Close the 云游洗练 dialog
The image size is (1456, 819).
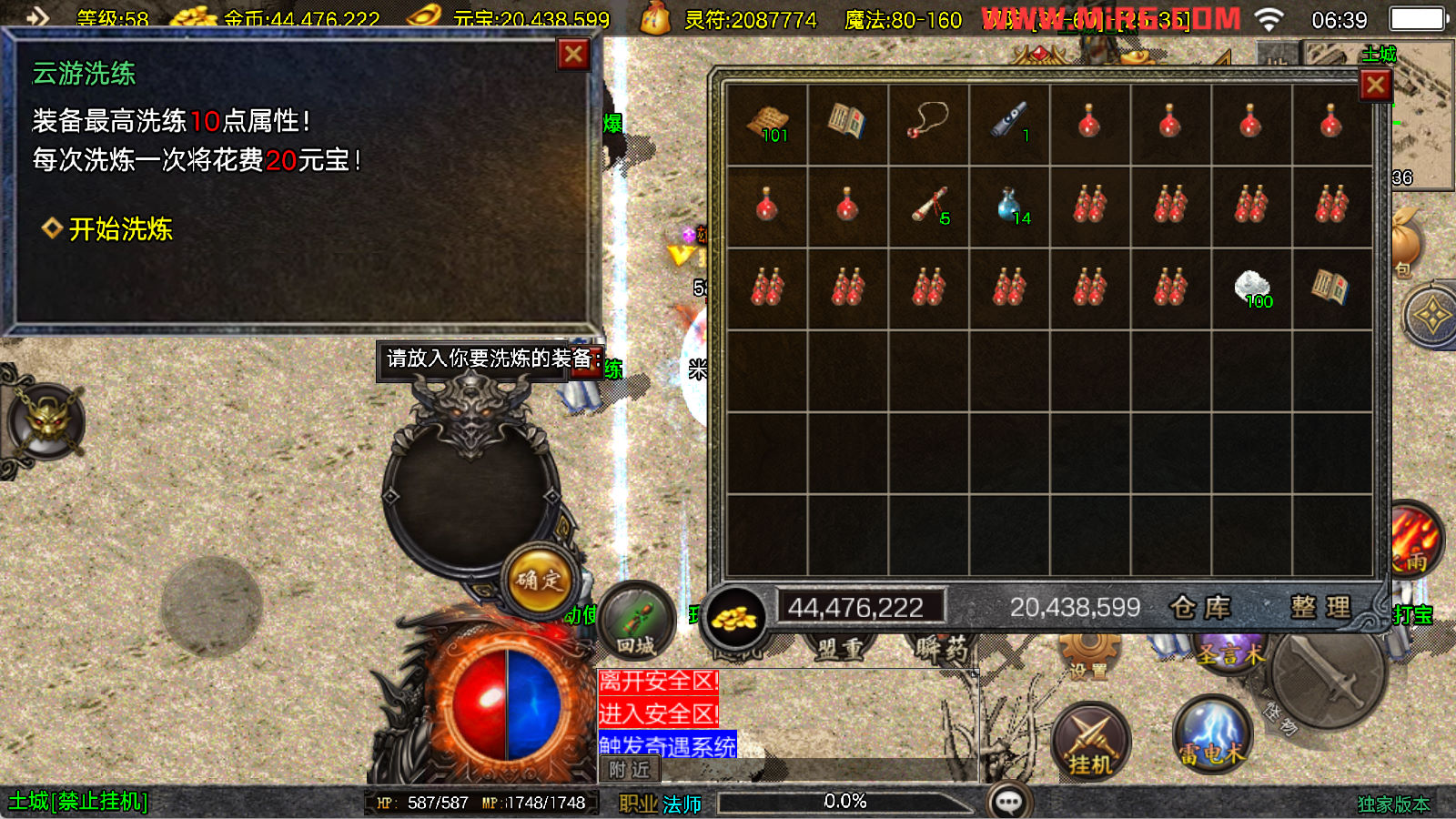coord(573,55)
